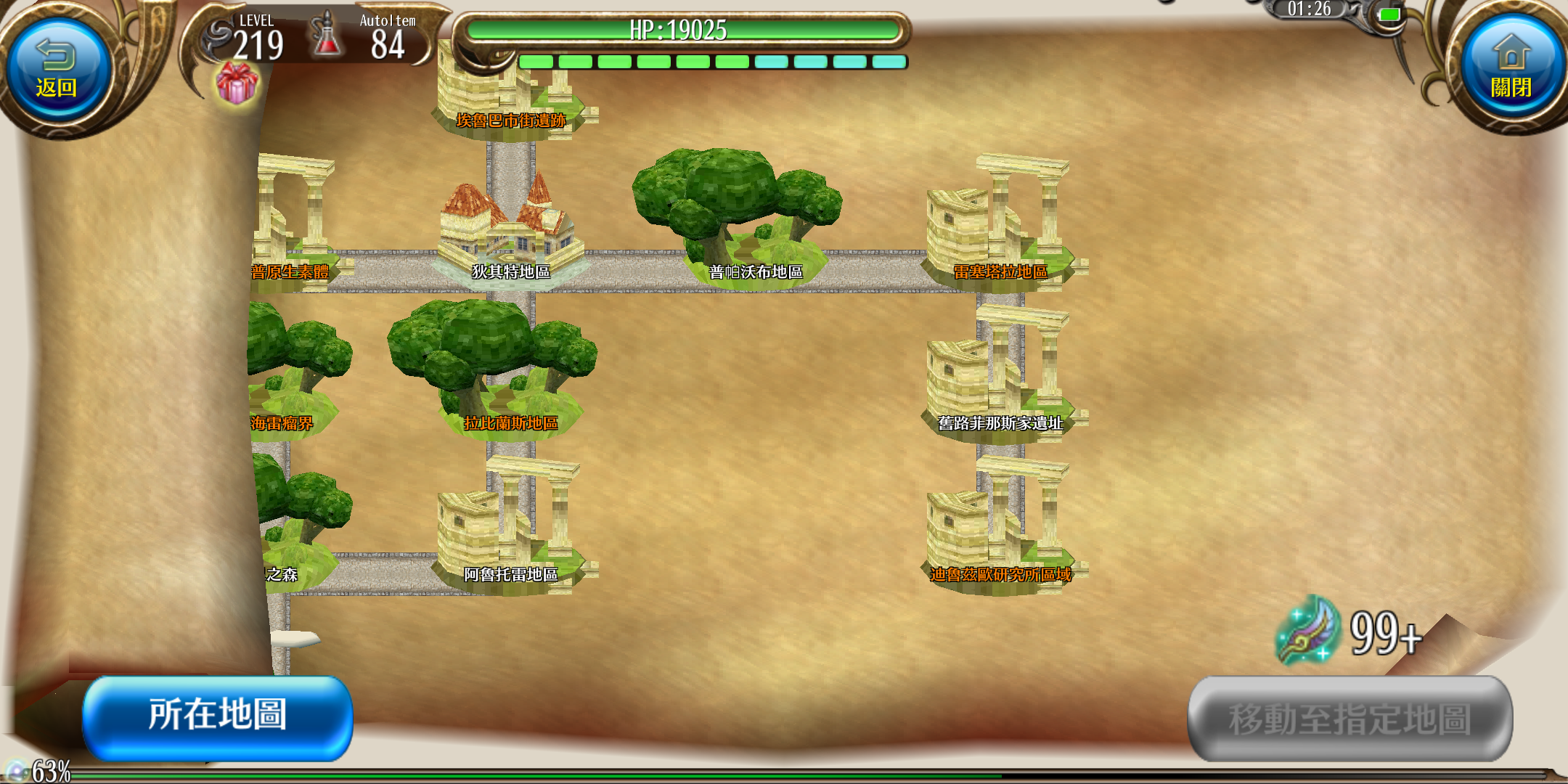Click the AutoItem potion flask icon
The width and height of the screenshot is (1568, 784).
327,36
